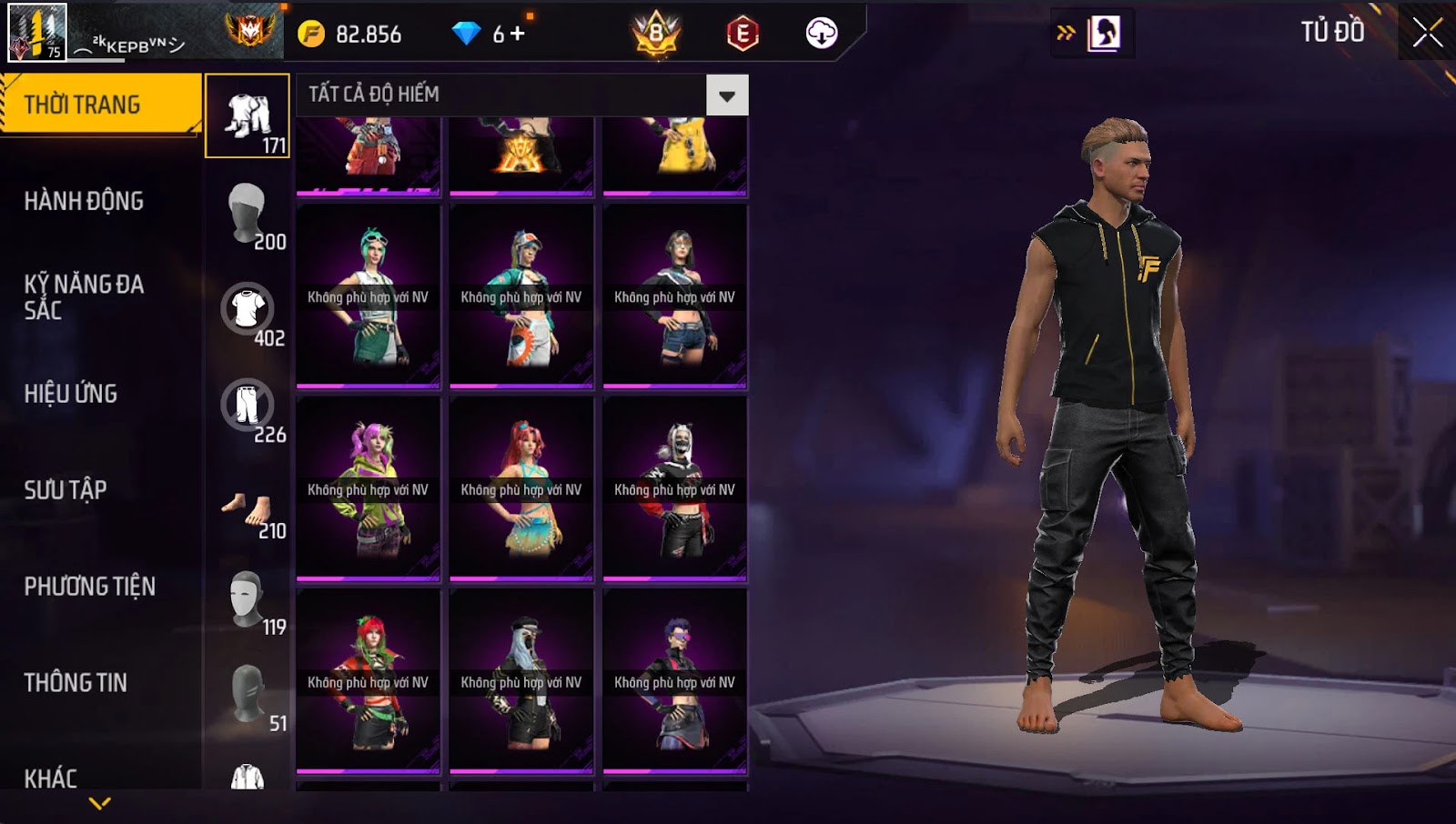The width and height of the screenshot is (1456, 824).
Task: Expand the Tất Cả Độ Hiếm rarity dropdown
Action: pyautogui.click(x=726, y=95)
